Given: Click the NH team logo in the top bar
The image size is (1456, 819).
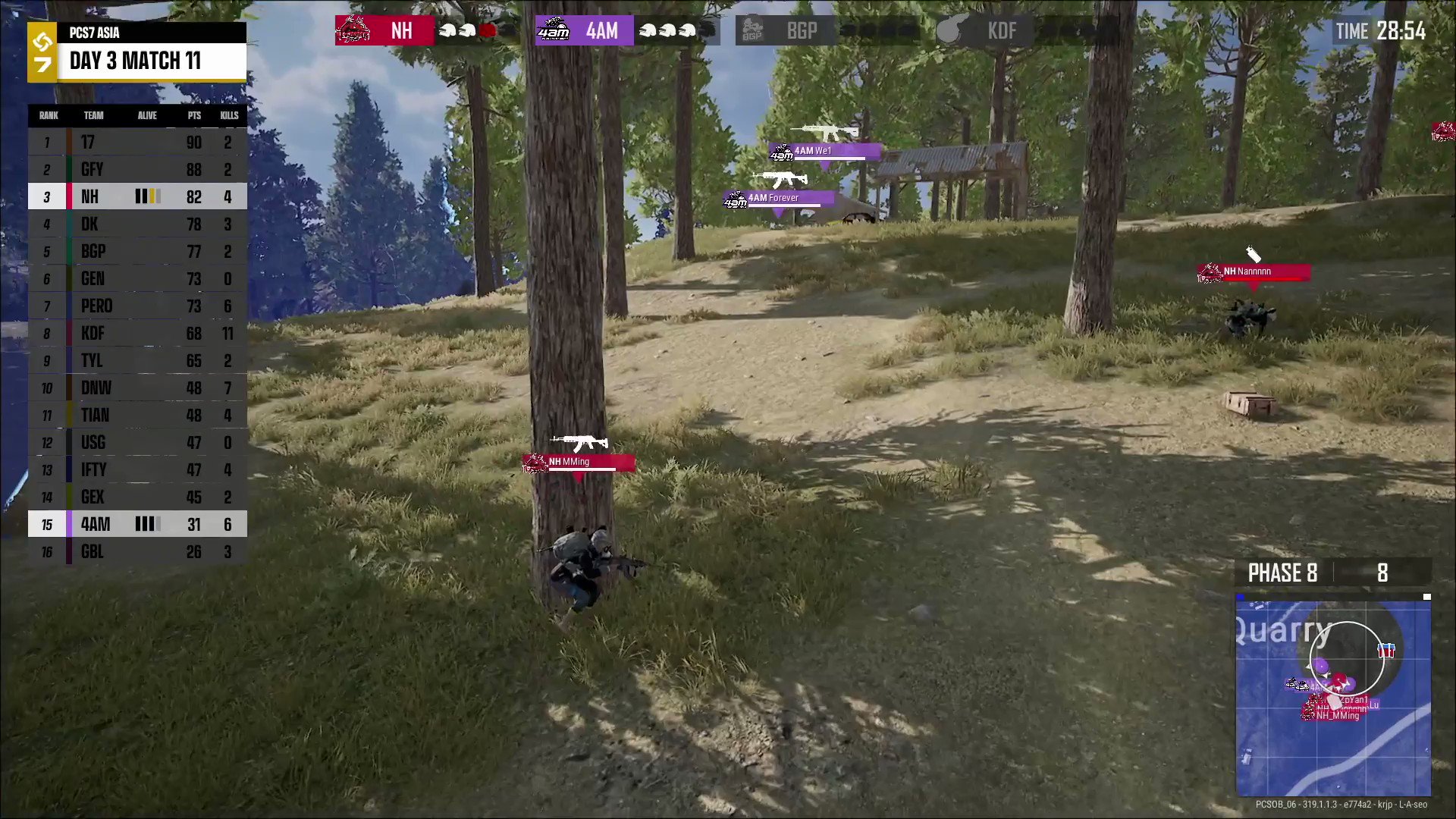Looking at the screenshot, I should point(353,30).
